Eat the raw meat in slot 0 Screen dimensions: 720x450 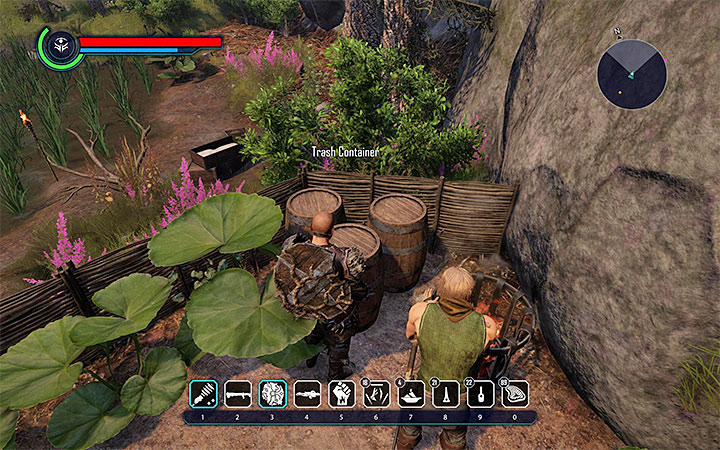click(x=516, y=392)
